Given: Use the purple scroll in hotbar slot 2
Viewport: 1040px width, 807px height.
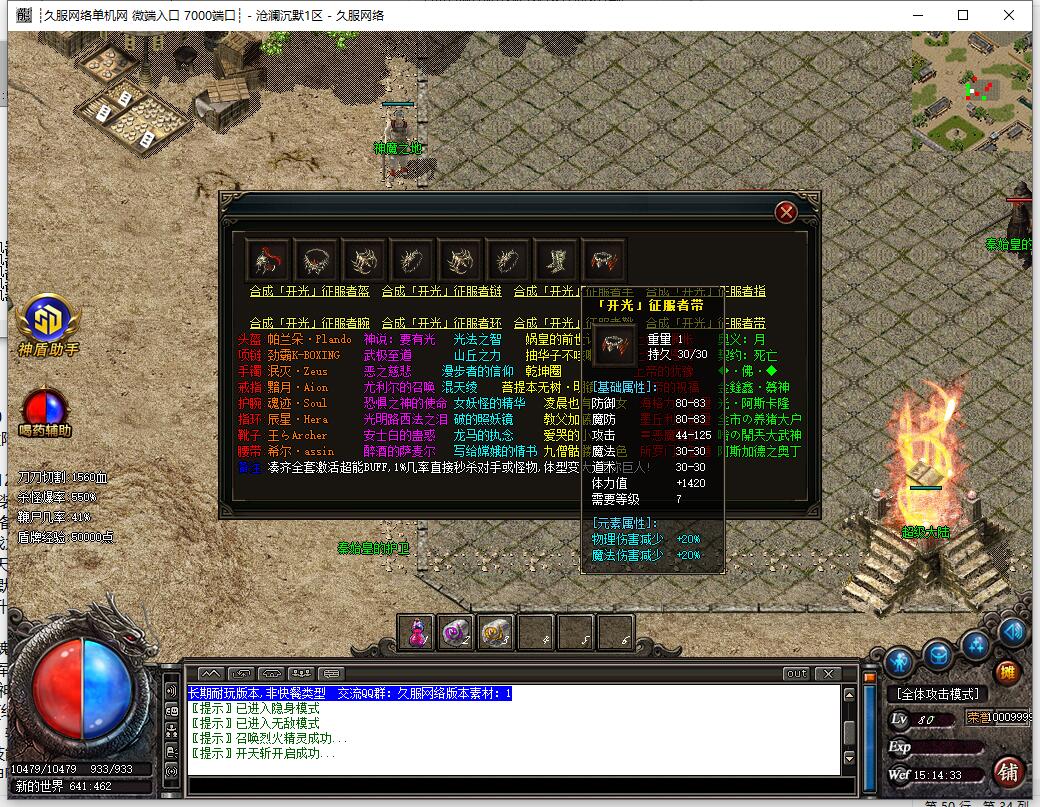Looking at the screenshot, I should click(455, 631).
